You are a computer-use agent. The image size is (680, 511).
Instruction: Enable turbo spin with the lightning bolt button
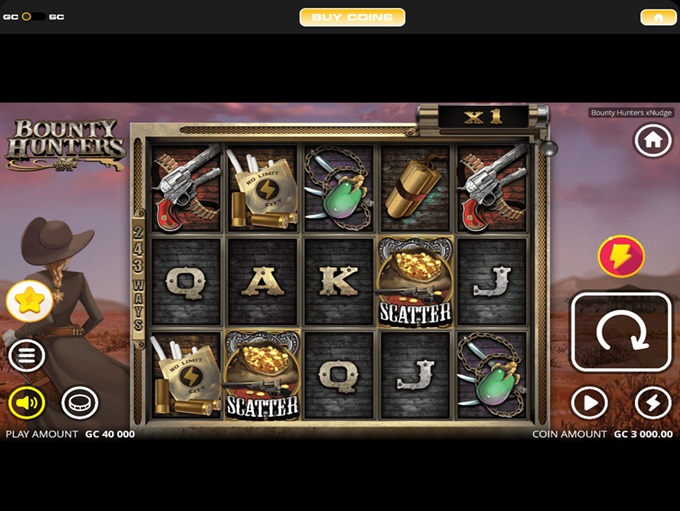(x=653, y=403)
